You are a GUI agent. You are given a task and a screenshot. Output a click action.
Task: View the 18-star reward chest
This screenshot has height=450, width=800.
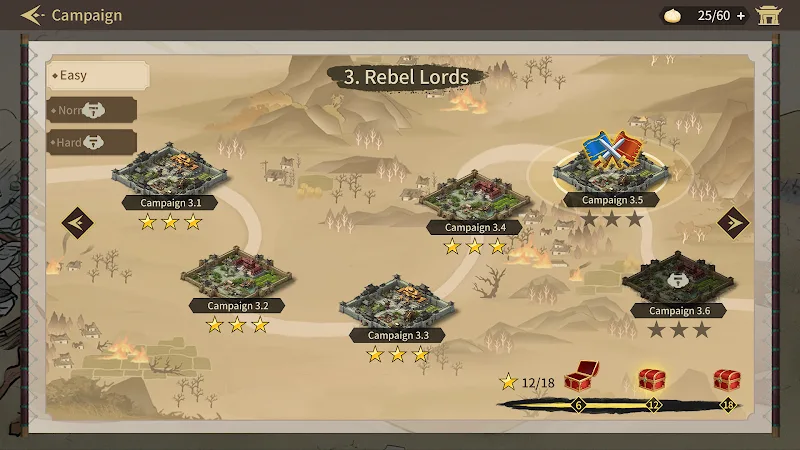(727, 380)
